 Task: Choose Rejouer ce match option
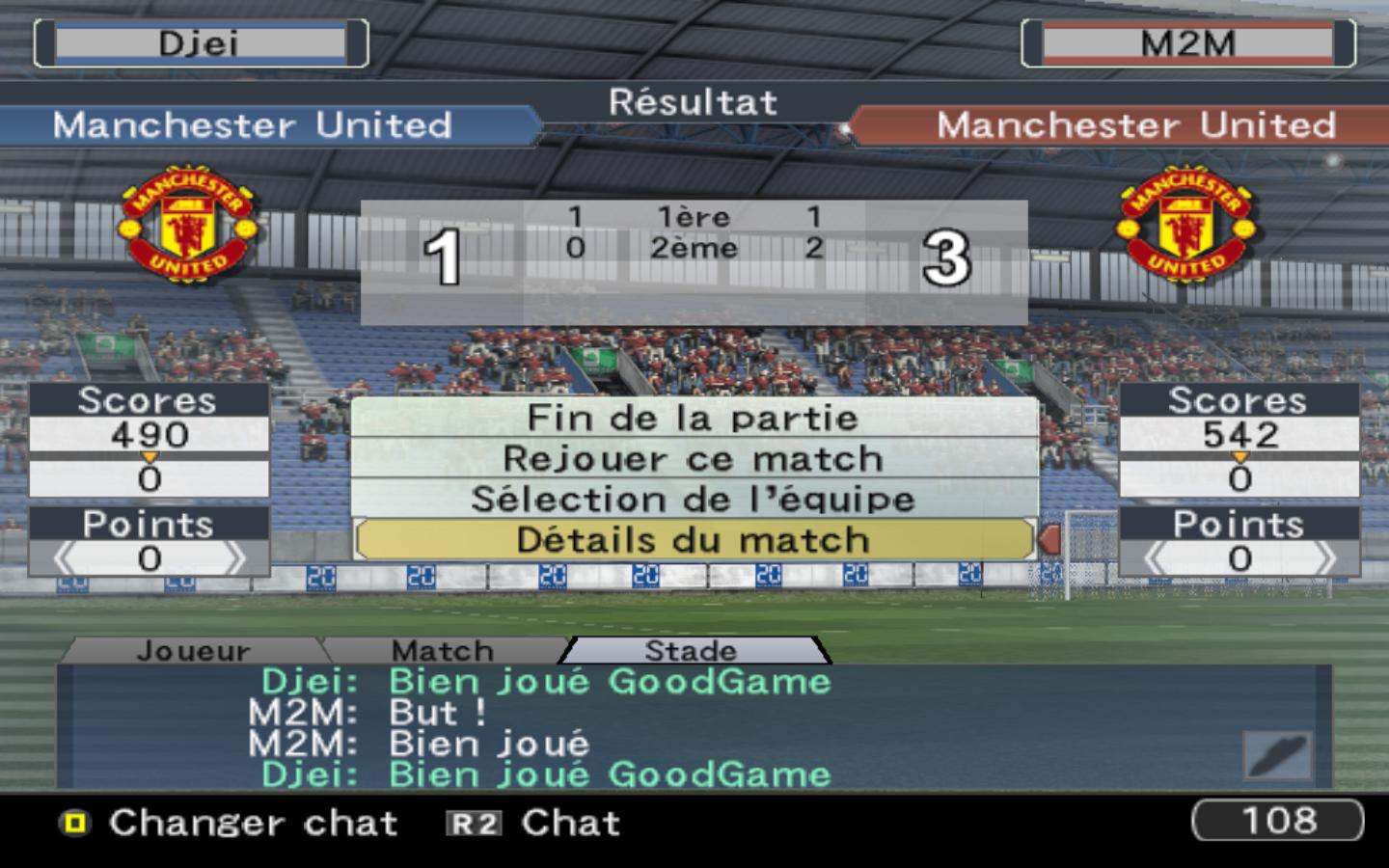pyautogui.click(x=693, y=459)
